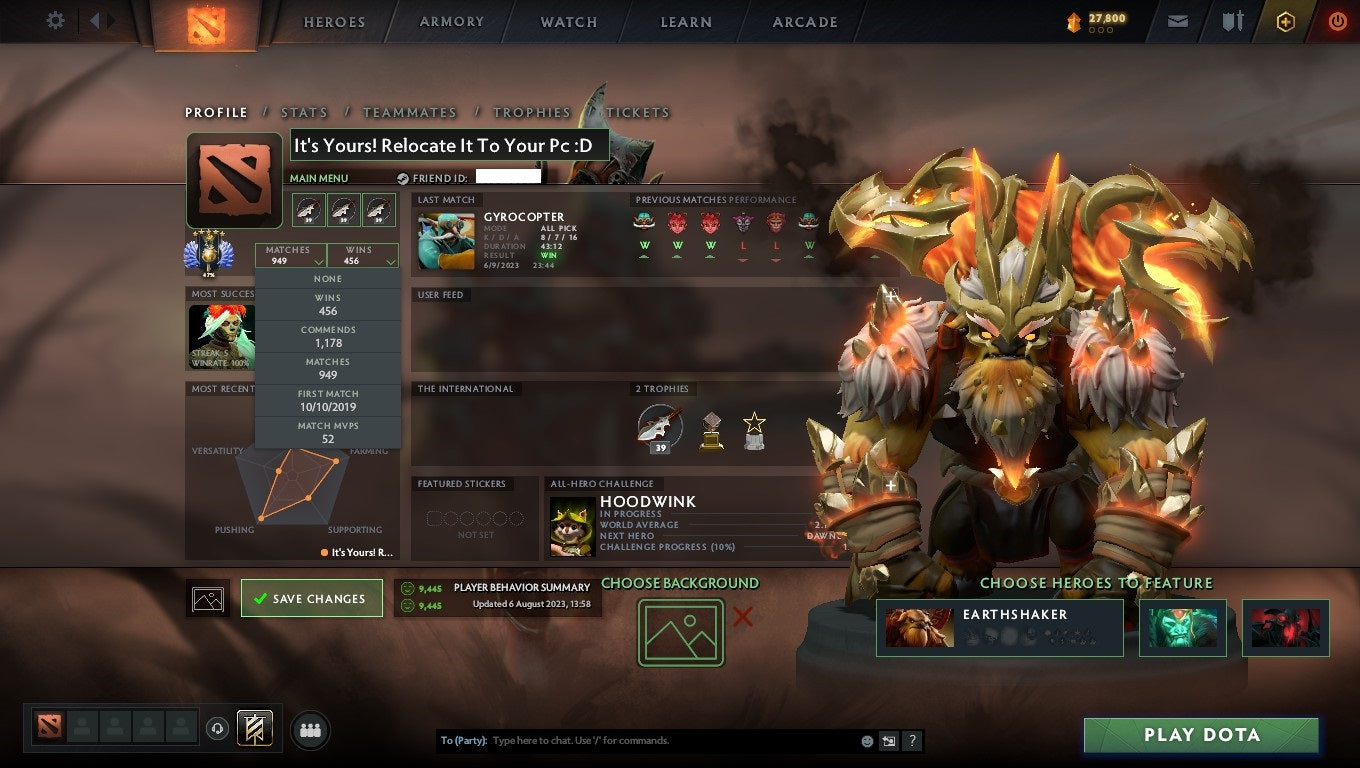The height and width of the screenshot is (768, 1360).
Task: Toggle the party voice chat headset icon
Action: pos(218,729)
